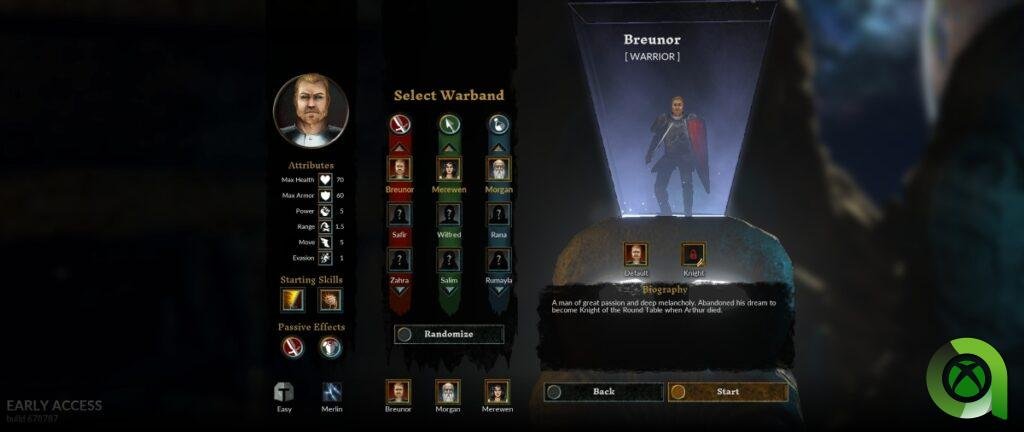1024x432 pixels.
Task: Select the Default skin for Breunor
Action: point(636,255)
